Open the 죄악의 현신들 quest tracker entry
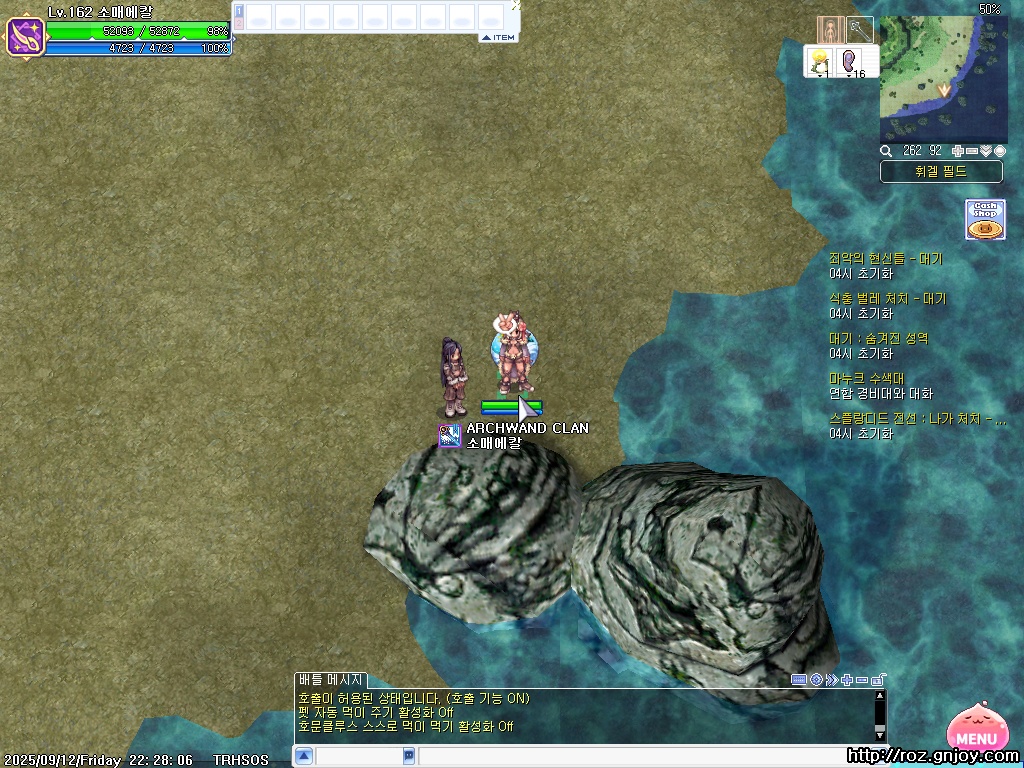This screenshot has width=1024, height=768. click(886, 259)
